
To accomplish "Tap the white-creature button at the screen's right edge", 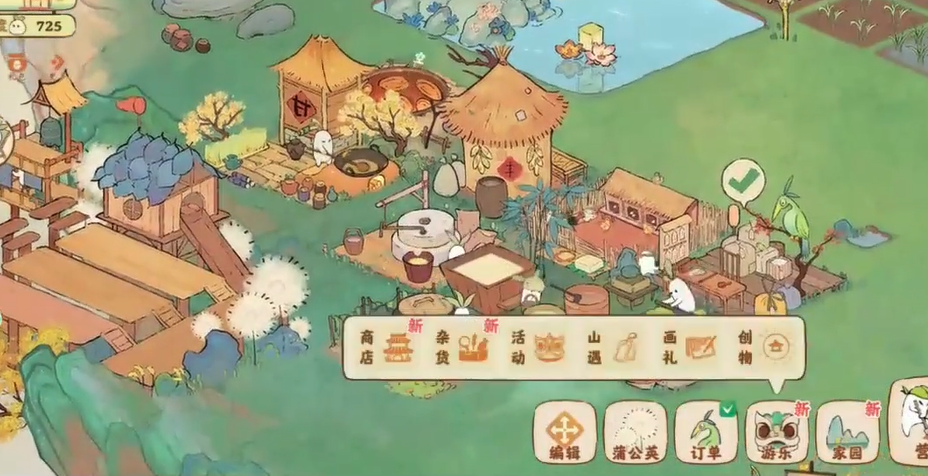I will 910,420.
